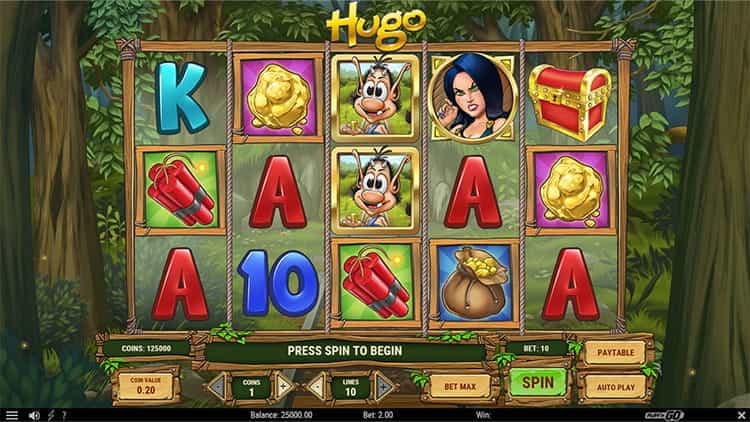Spin the reels with the SPIN button
The width and height of the screenshot is (750, 422).
tap(537, 382)
